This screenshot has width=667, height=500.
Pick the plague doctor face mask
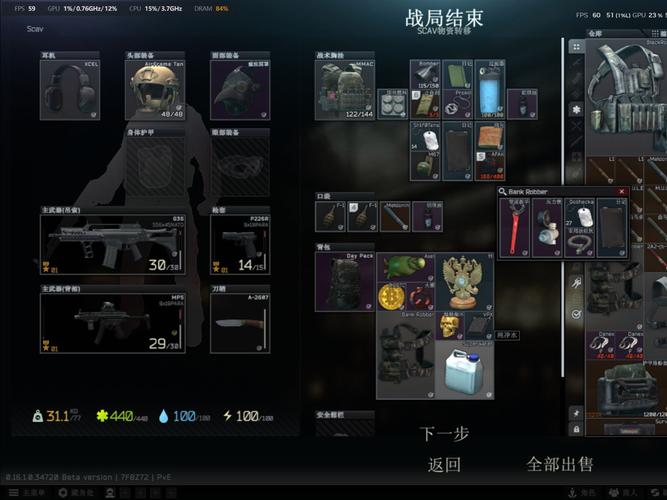(x=240, y=91)
